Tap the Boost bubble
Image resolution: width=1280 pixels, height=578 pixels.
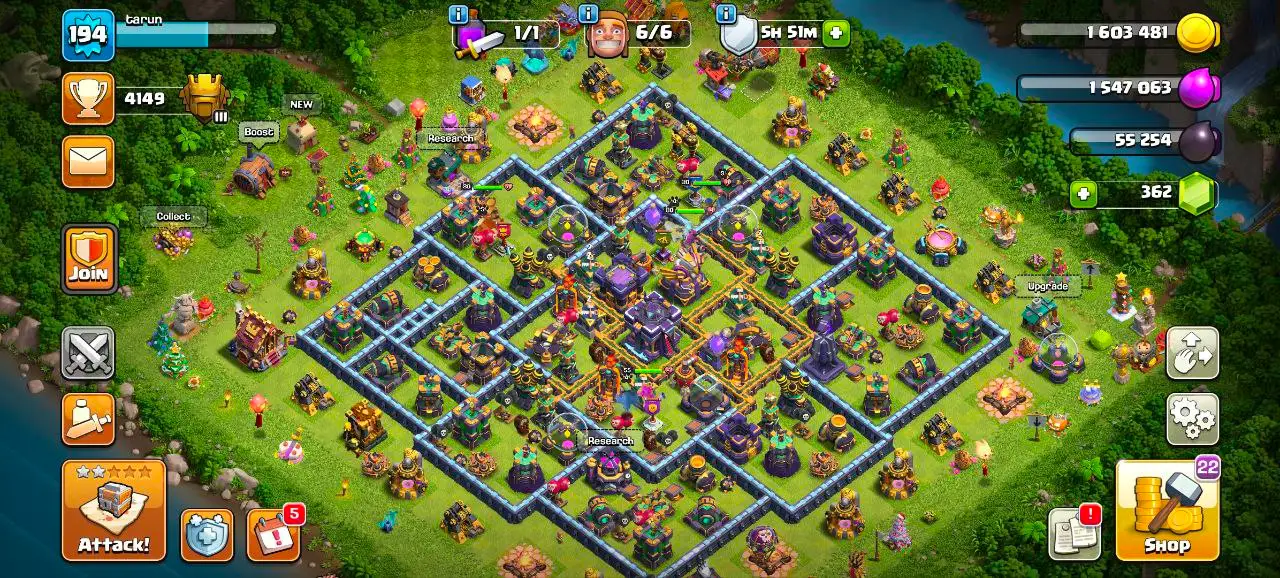[x=258, y=132]
